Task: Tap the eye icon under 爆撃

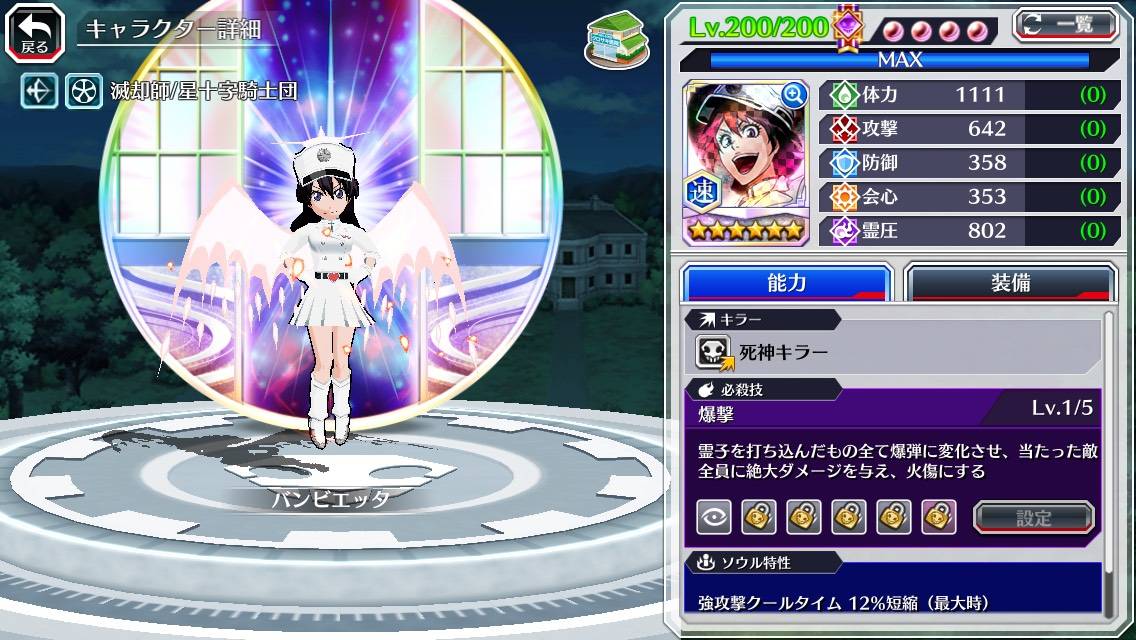Action: pos(713,517)
